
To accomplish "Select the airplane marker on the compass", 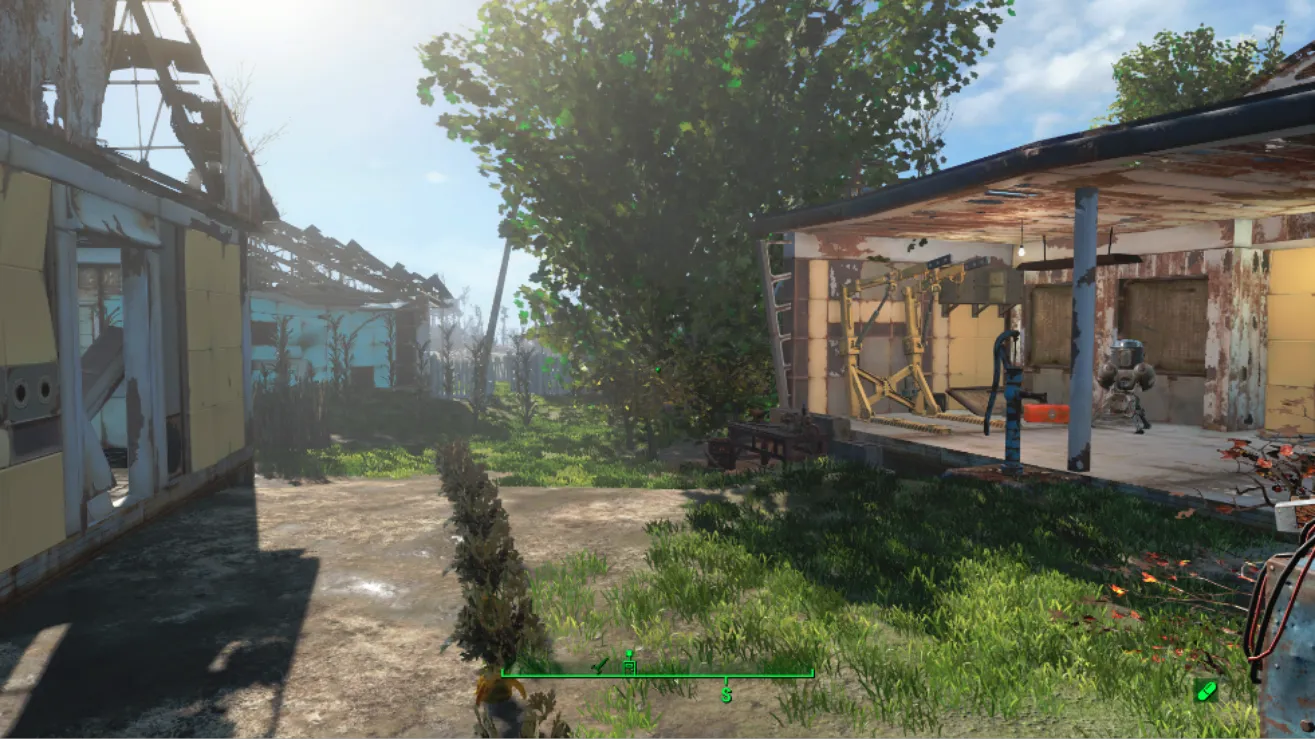I will coord(600,664).
